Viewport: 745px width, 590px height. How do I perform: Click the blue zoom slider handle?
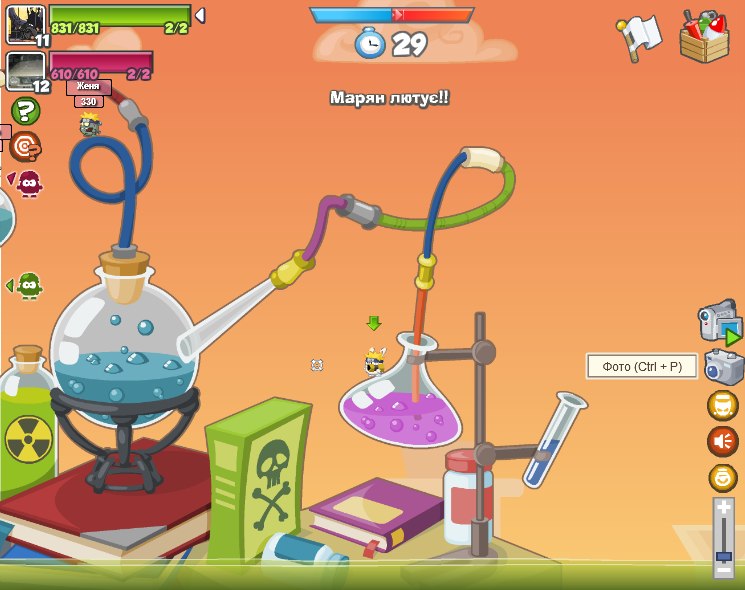click(x=723, y=555)
